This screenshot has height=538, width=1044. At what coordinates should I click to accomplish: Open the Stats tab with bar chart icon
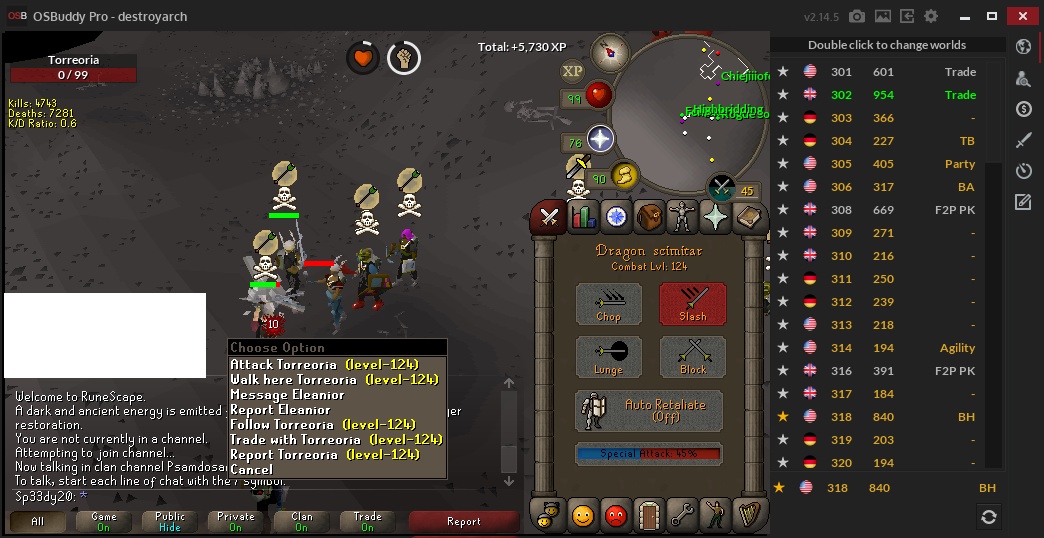pos(582,216)
